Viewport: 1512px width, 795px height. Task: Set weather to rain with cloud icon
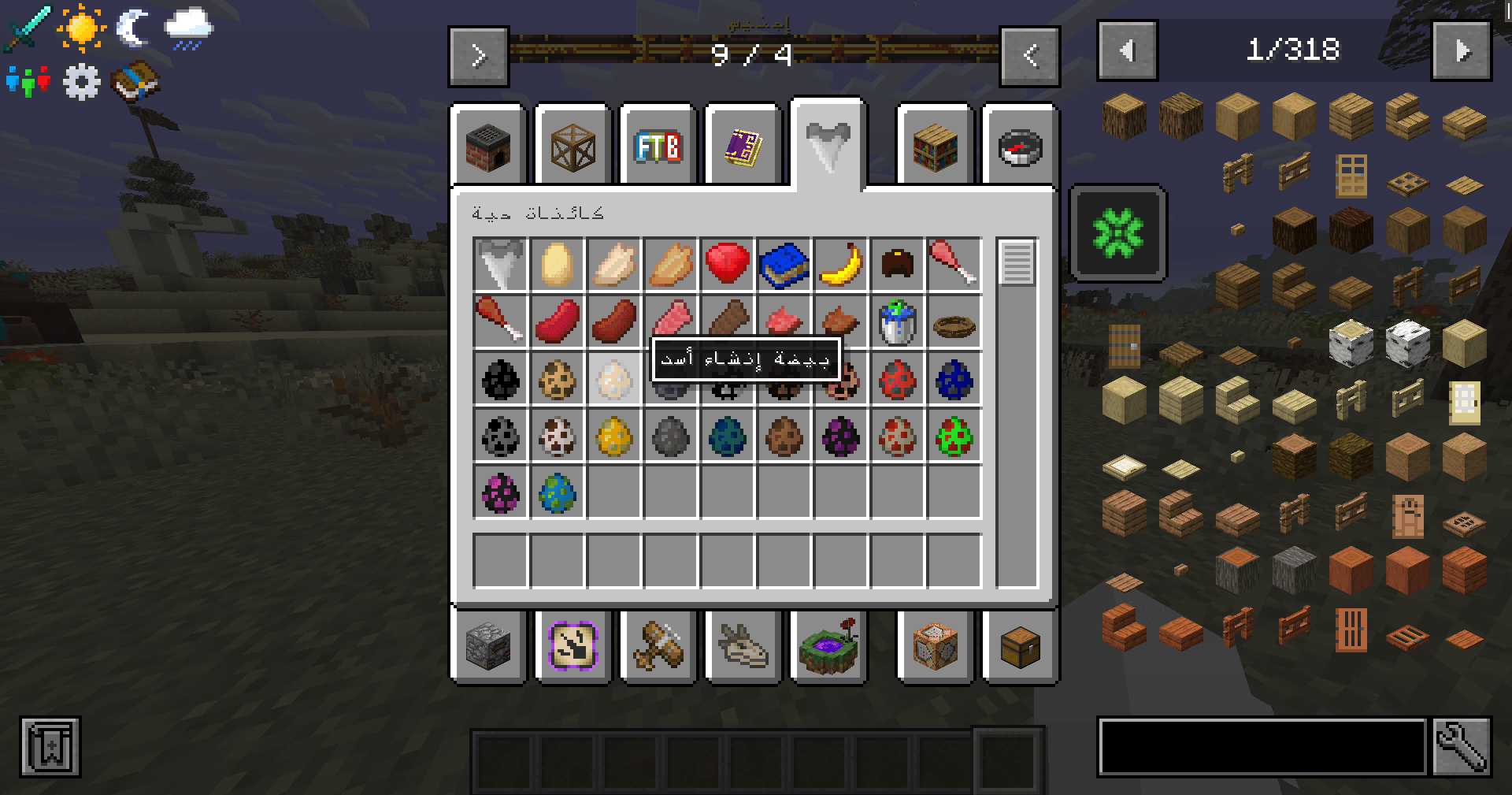point(188,28)
